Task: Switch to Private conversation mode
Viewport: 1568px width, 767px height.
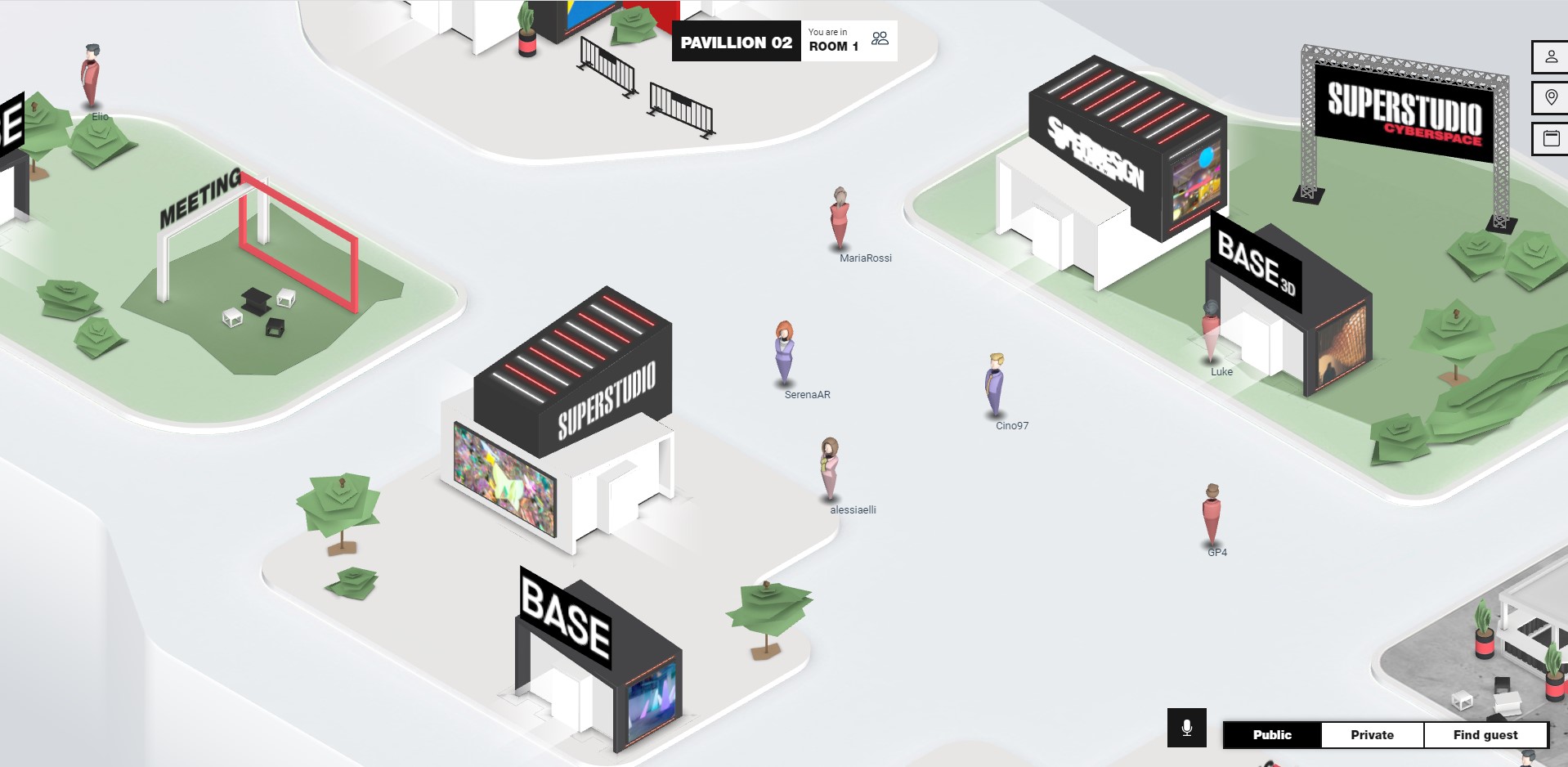Action: [1370, 734]
